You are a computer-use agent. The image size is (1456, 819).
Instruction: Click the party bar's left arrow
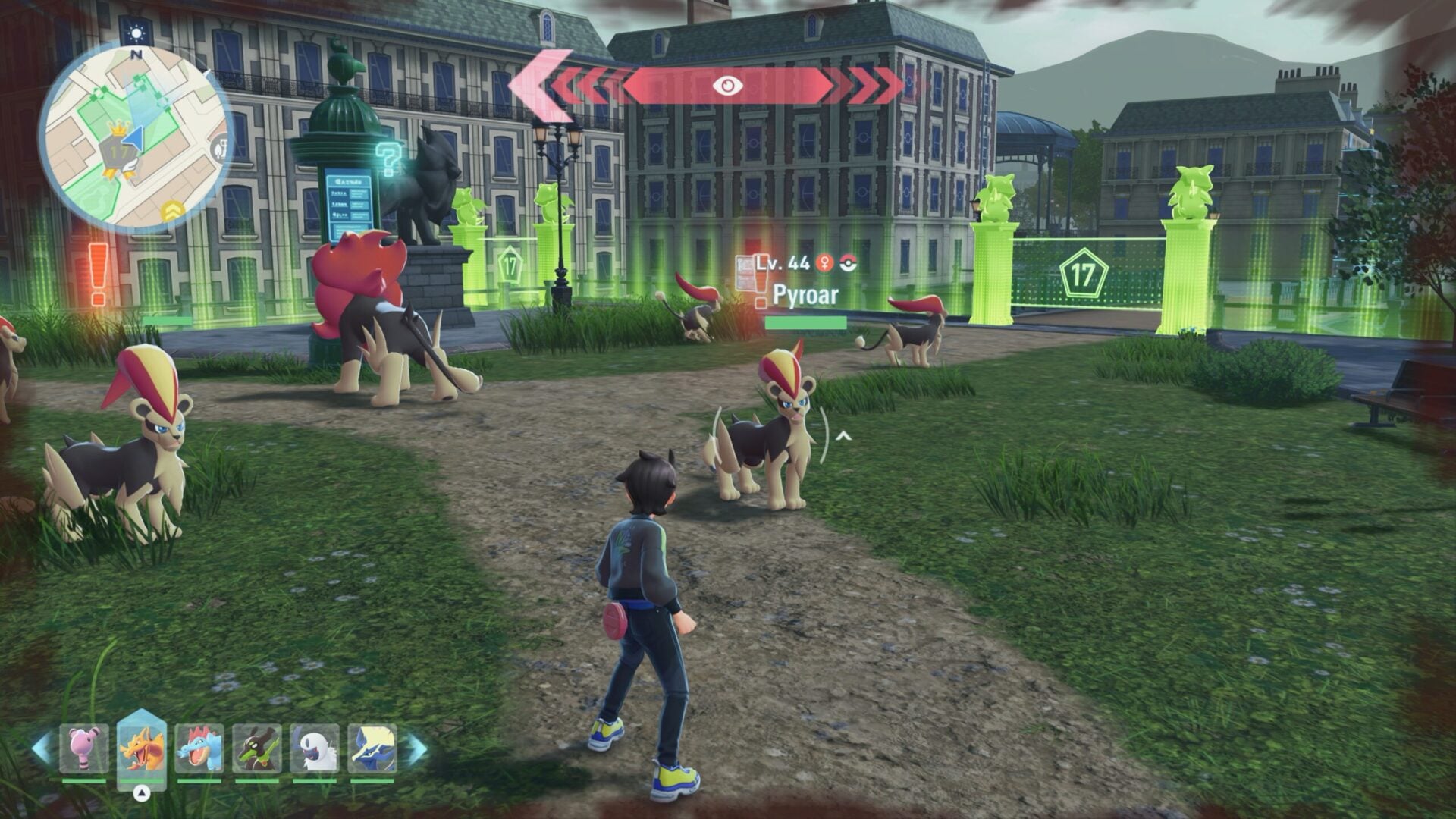[42, 749]
